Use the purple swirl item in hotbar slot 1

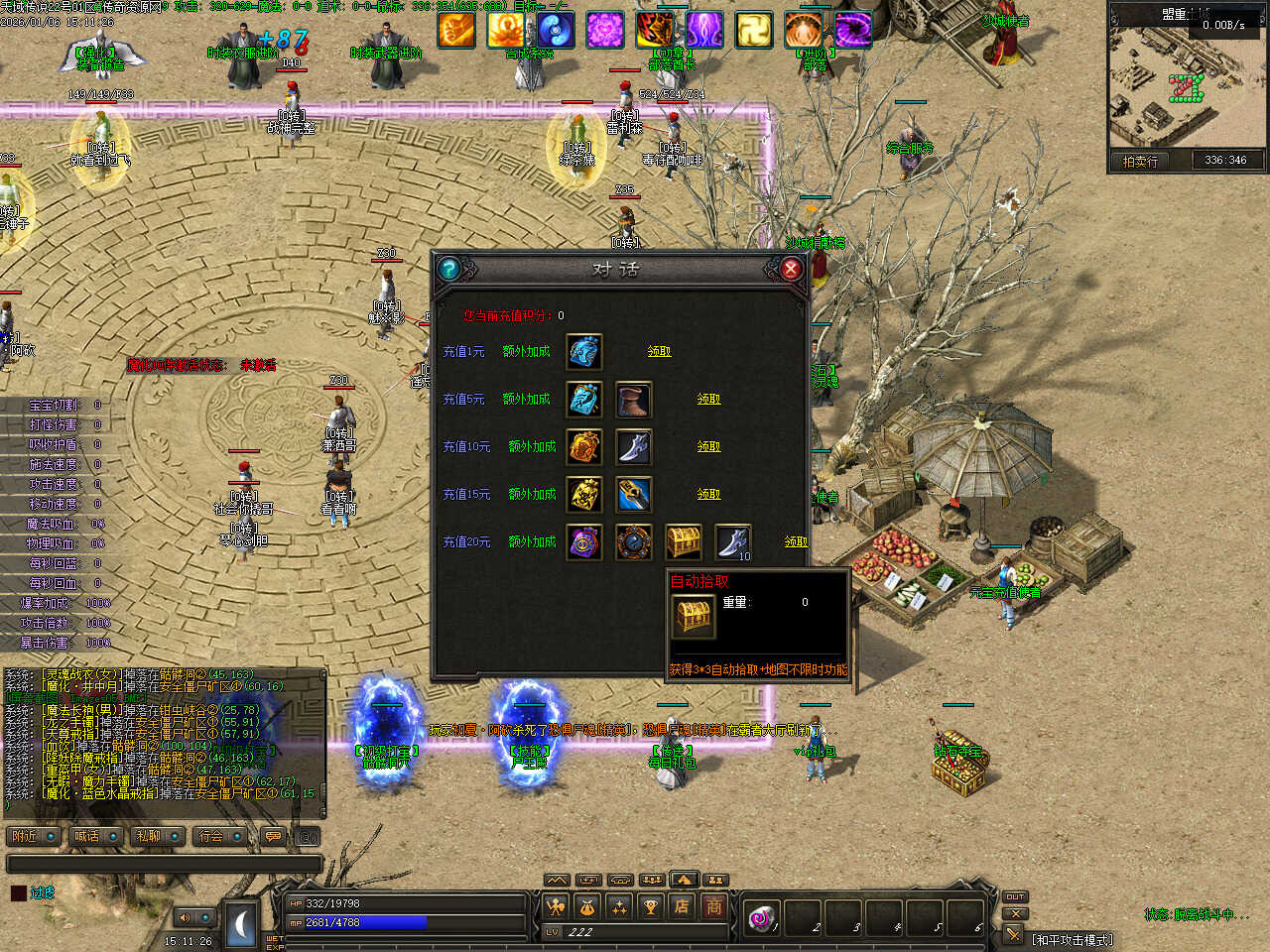click(x=762, y=917)
